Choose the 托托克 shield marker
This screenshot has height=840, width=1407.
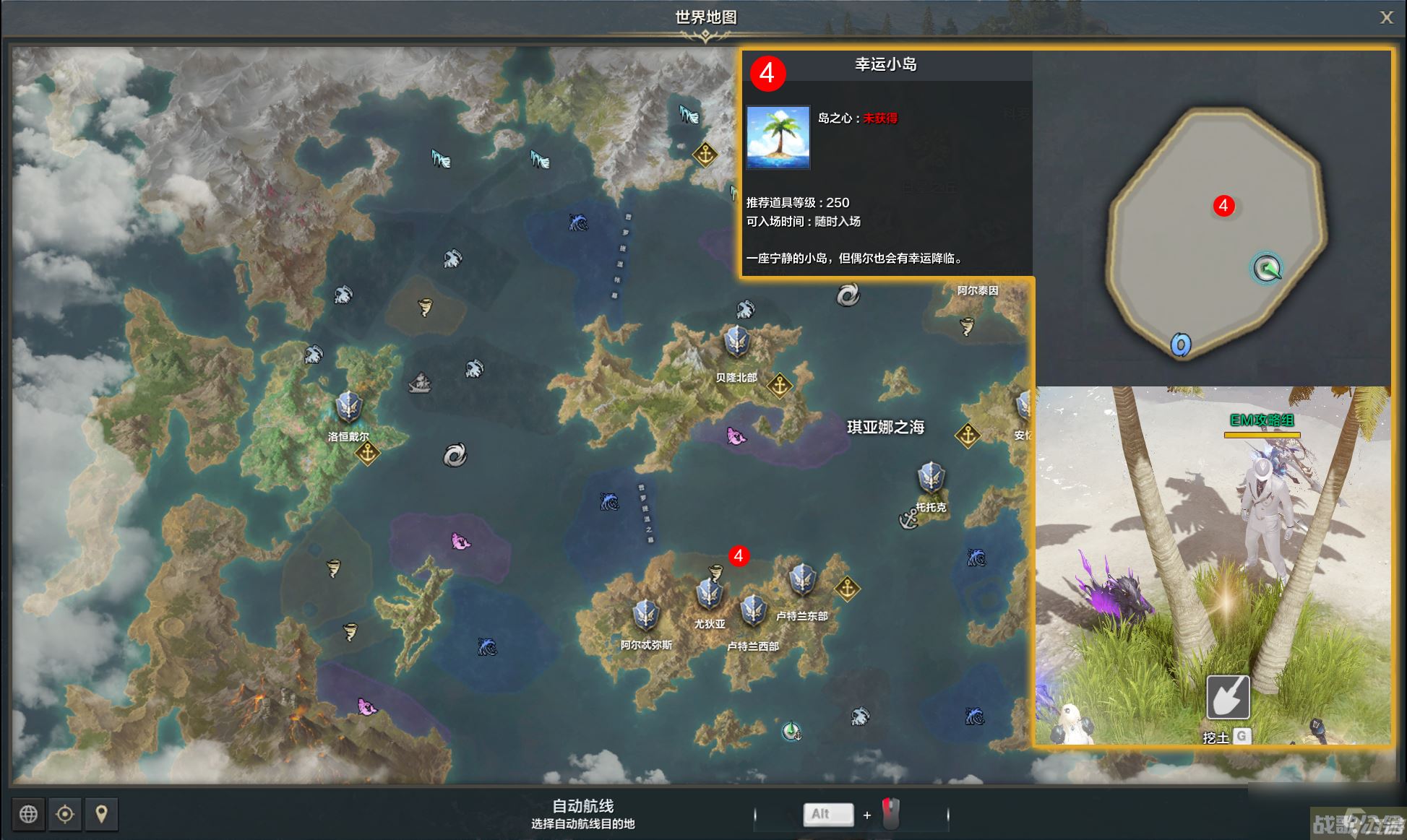931,478
